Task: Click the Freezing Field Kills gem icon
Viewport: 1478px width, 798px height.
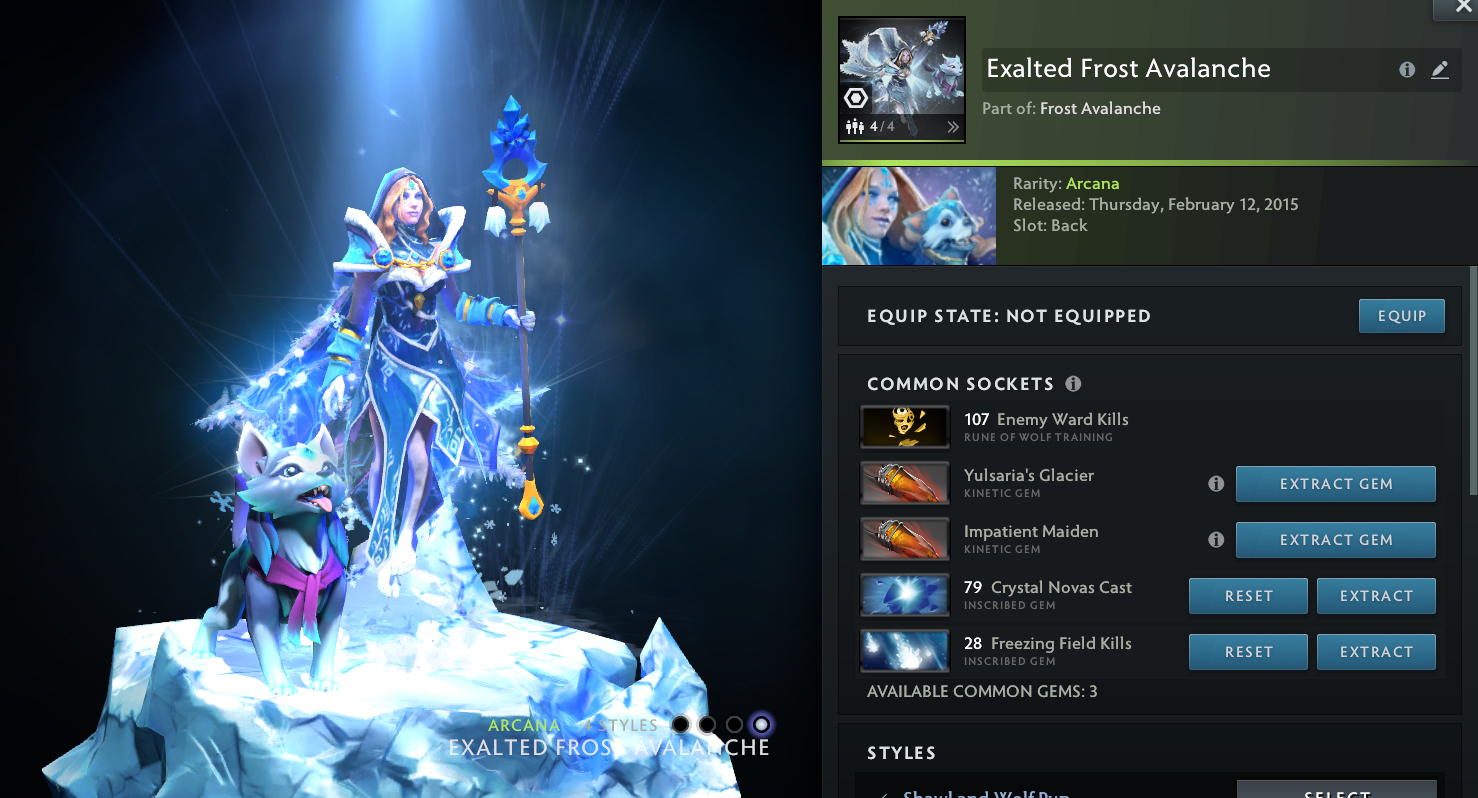Action: [x=905, y=652]
